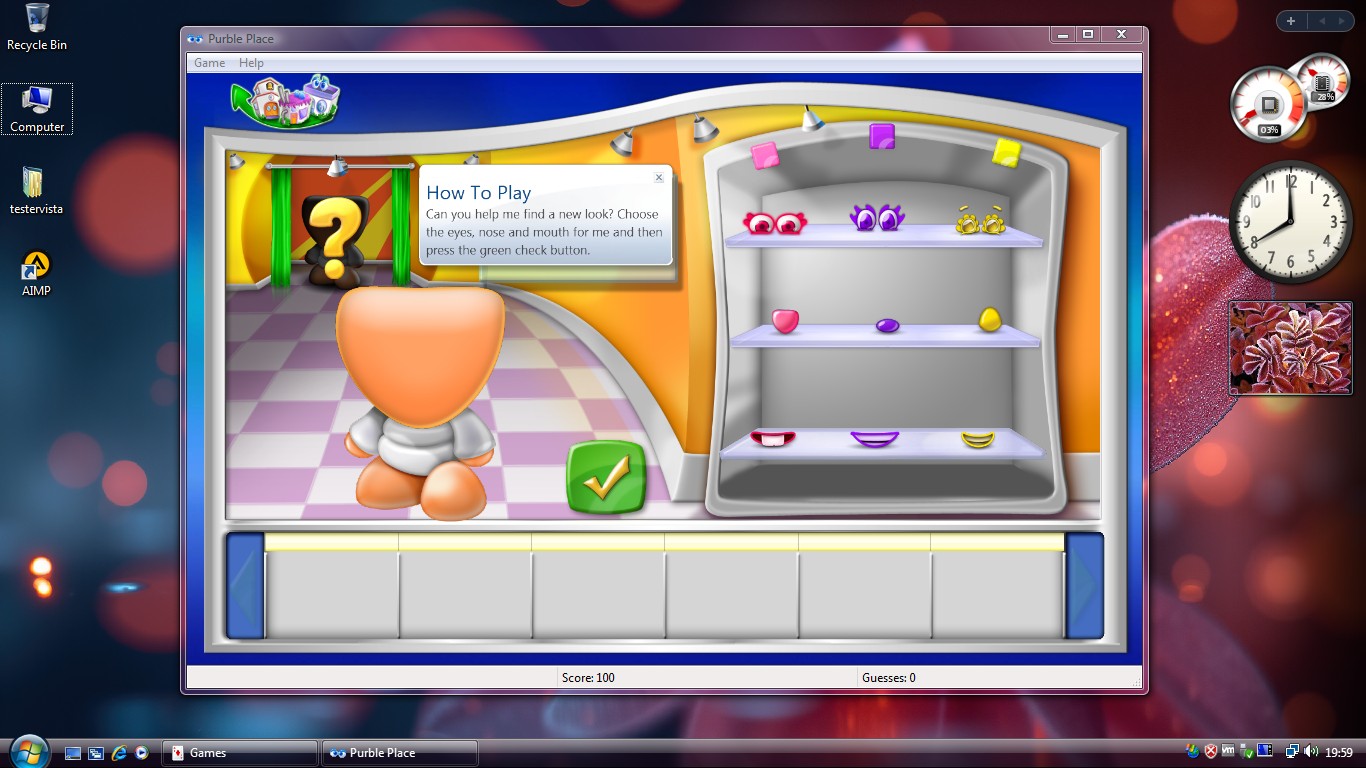Select the pink nose

coord(785,320)
